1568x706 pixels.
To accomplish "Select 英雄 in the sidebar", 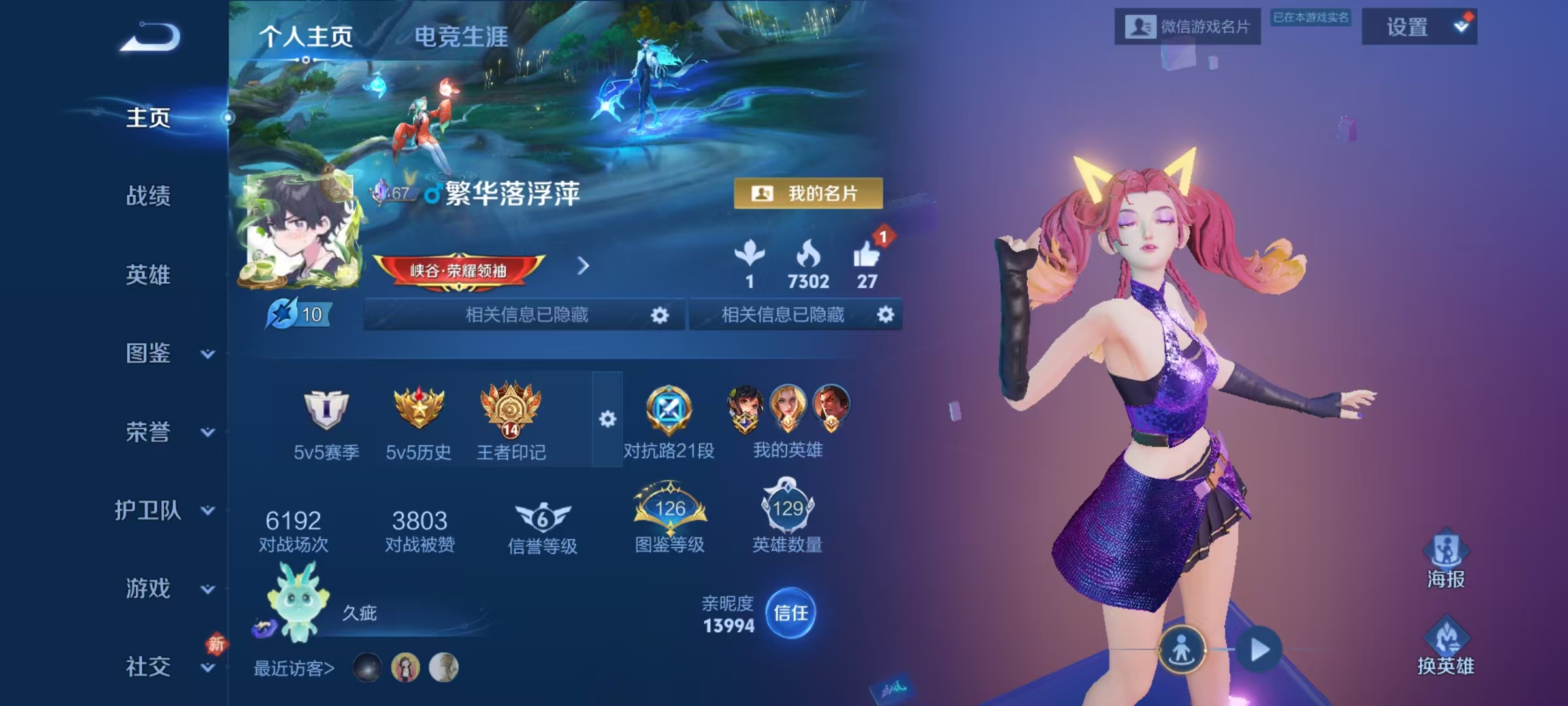I will point(148,275).
